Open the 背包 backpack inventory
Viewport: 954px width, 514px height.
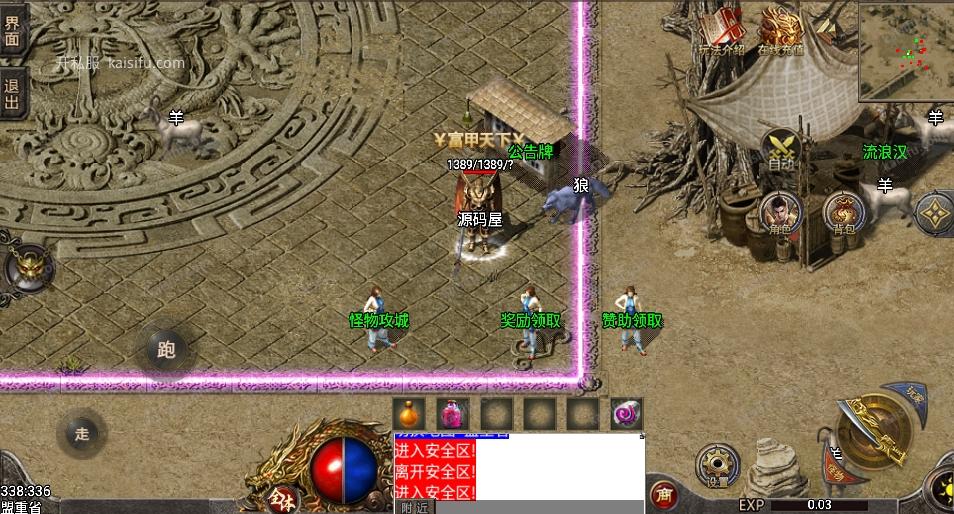(x=843, y=213)
